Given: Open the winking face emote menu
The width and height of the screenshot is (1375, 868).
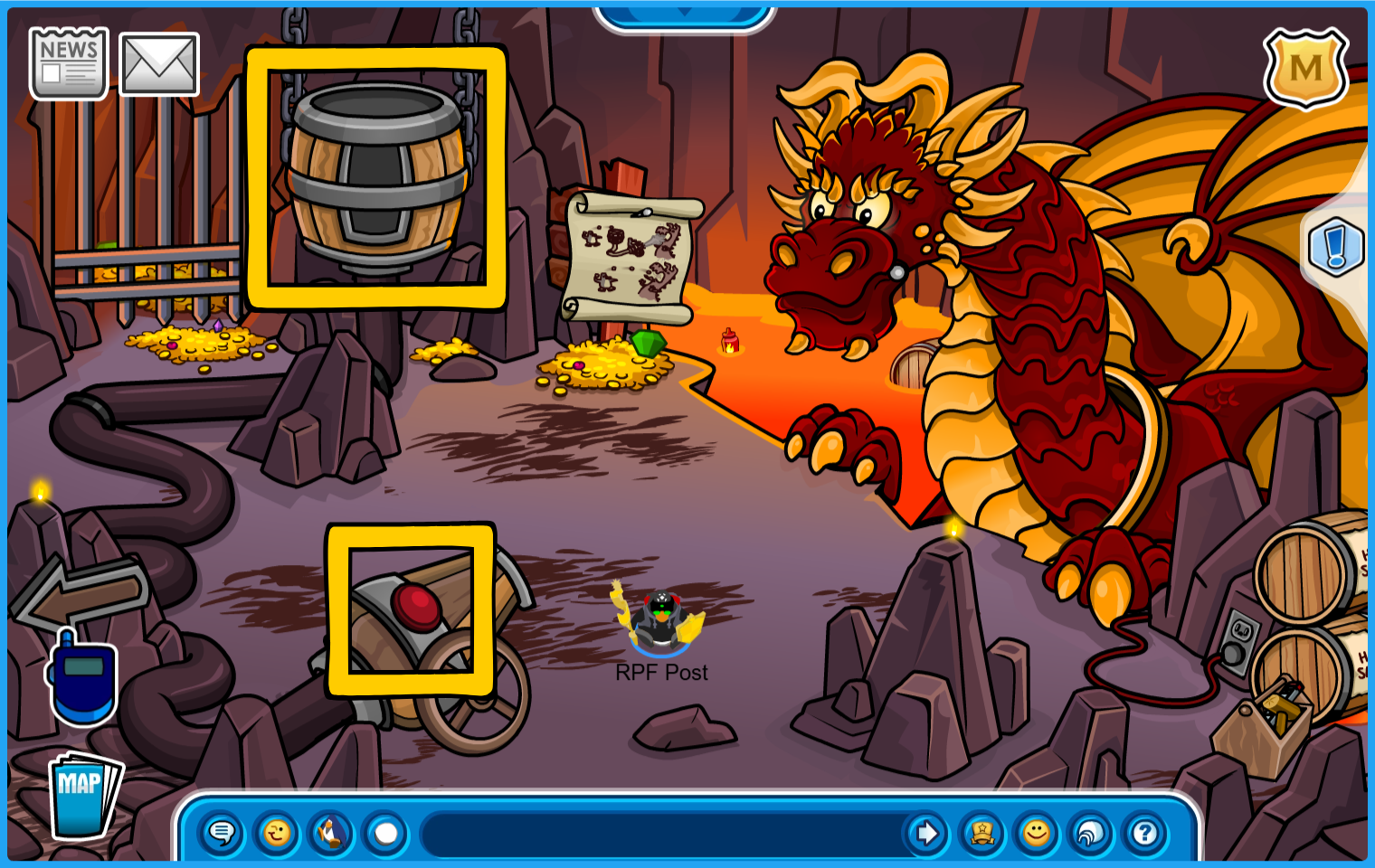Looking at the screenshot, I should 277,833.
